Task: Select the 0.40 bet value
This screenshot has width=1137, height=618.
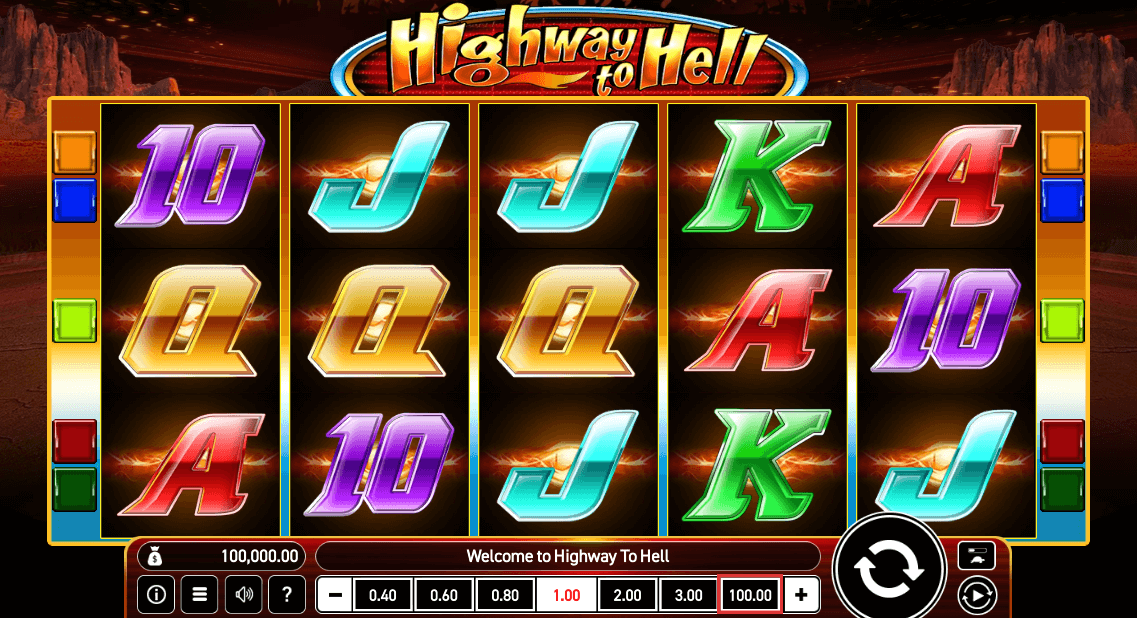Action: (383, 595)
